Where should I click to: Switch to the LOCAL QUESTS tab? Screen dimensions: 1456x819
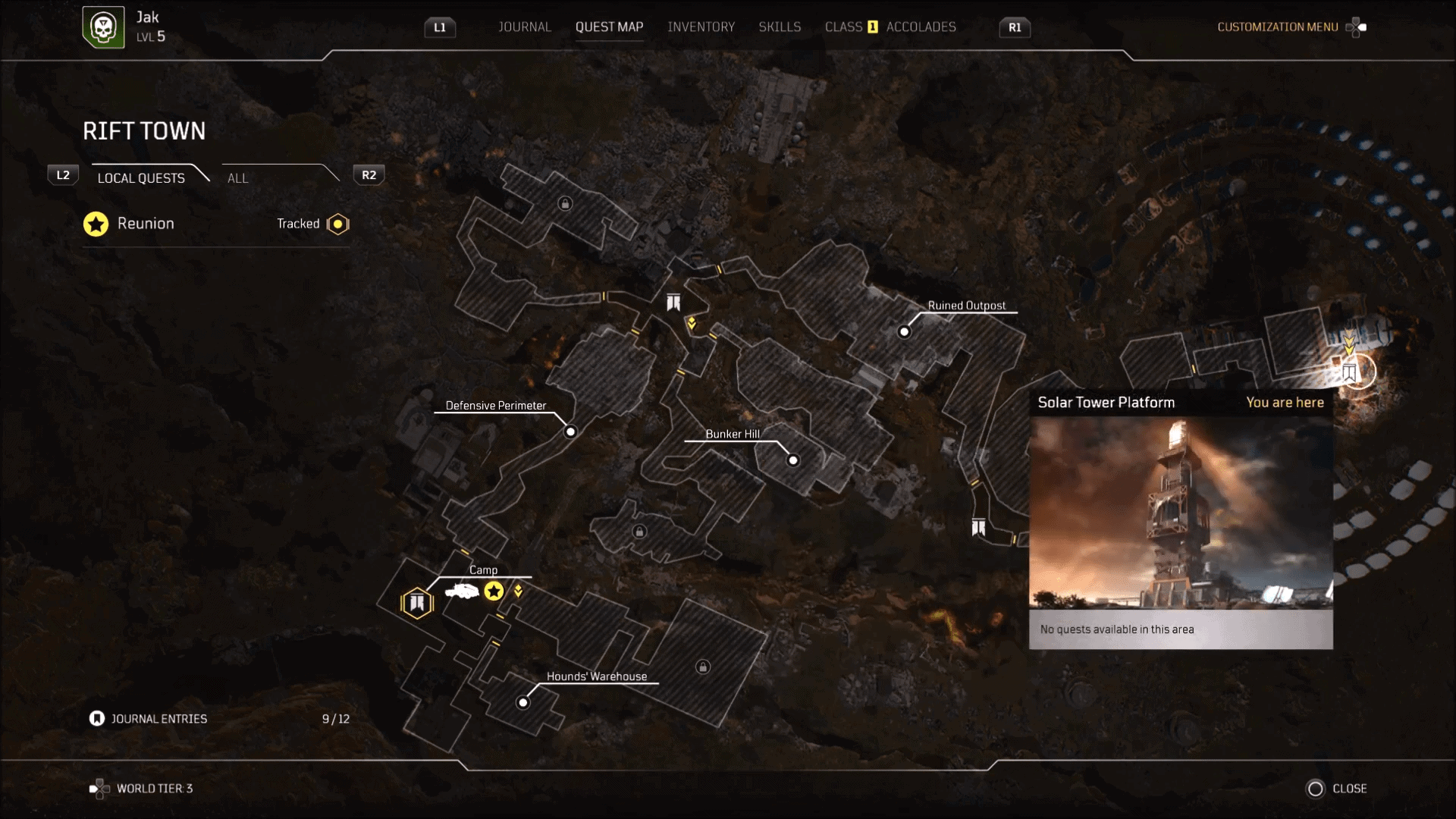[x=140, y=178]
